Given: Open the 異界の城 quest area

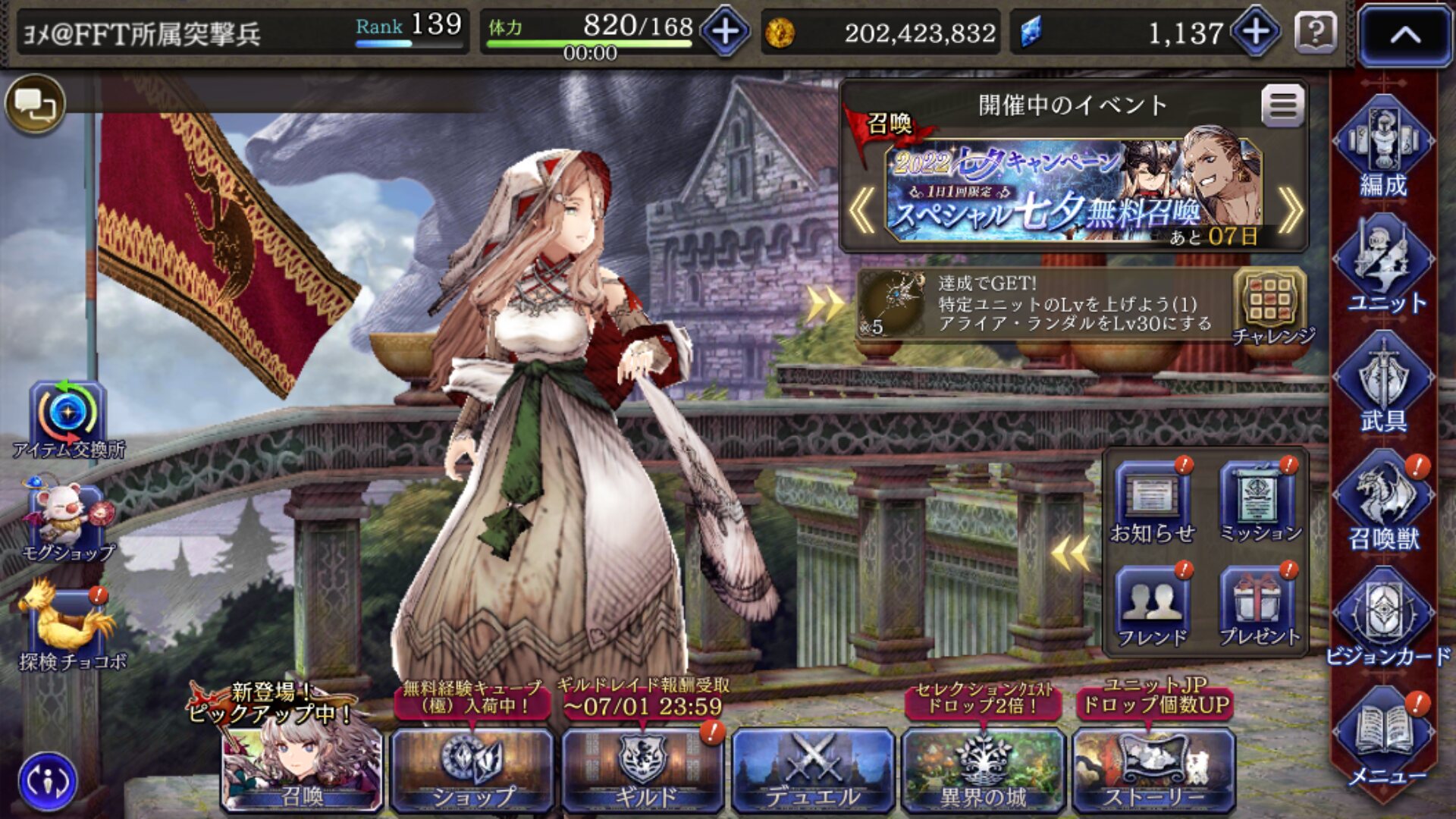Looking at the screenshot, I should [983, 769].
